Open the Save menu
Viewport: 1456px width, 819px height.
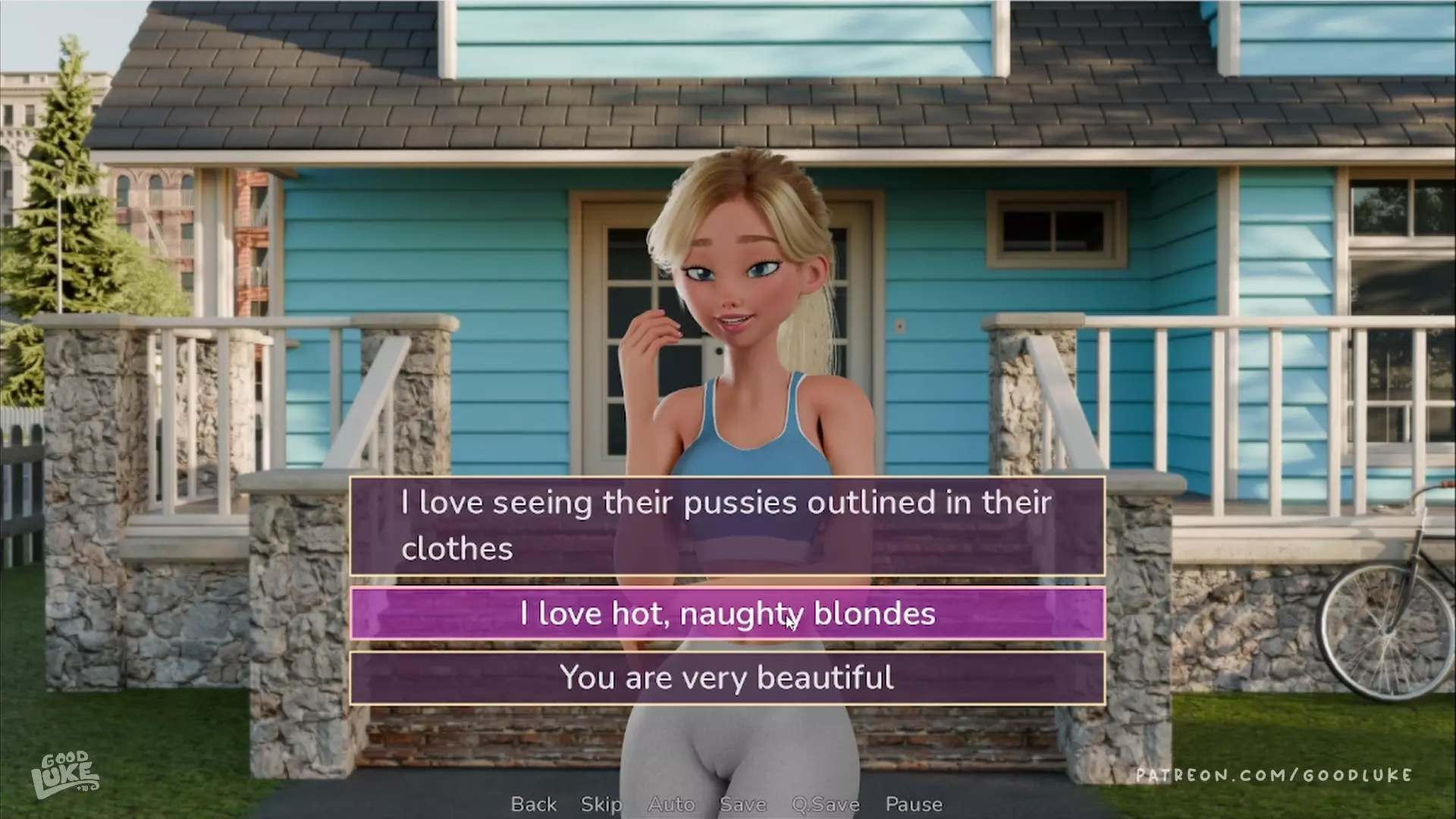[x=742, y=804]
